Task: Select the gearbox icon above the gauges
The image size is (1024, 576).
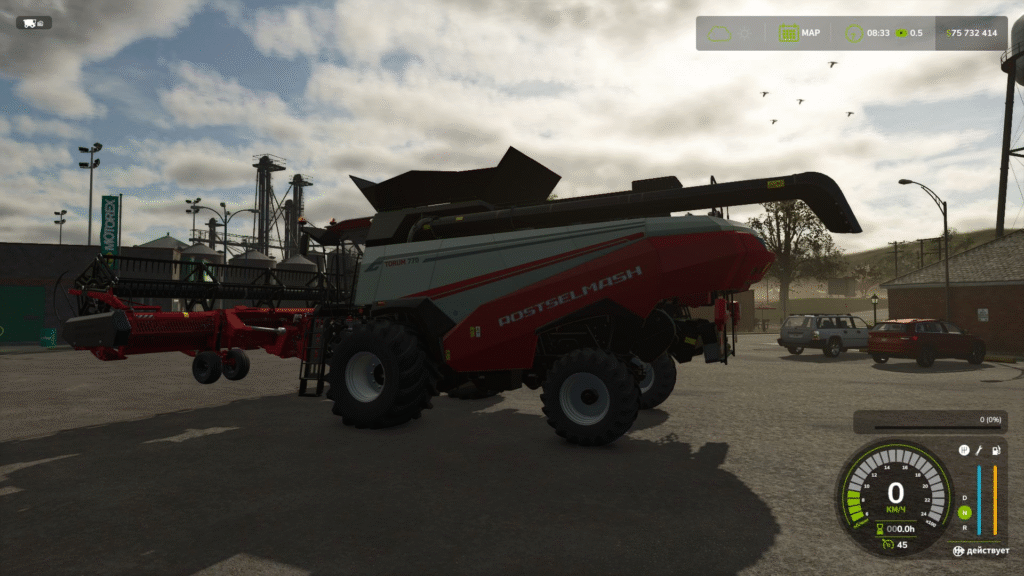Action: click(x=964, y=451)
